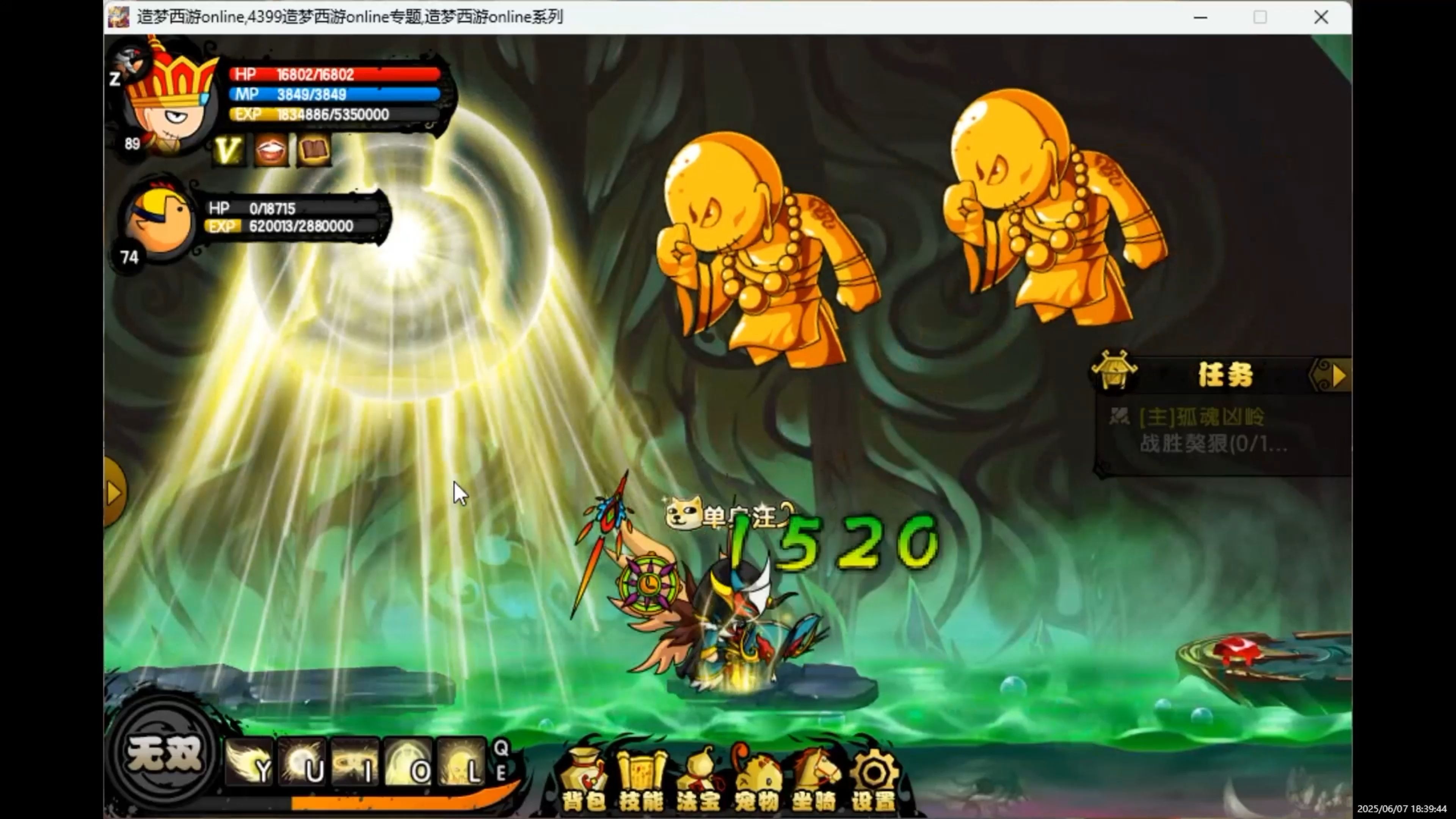Use the U-slot glowing orb skill

303,761
